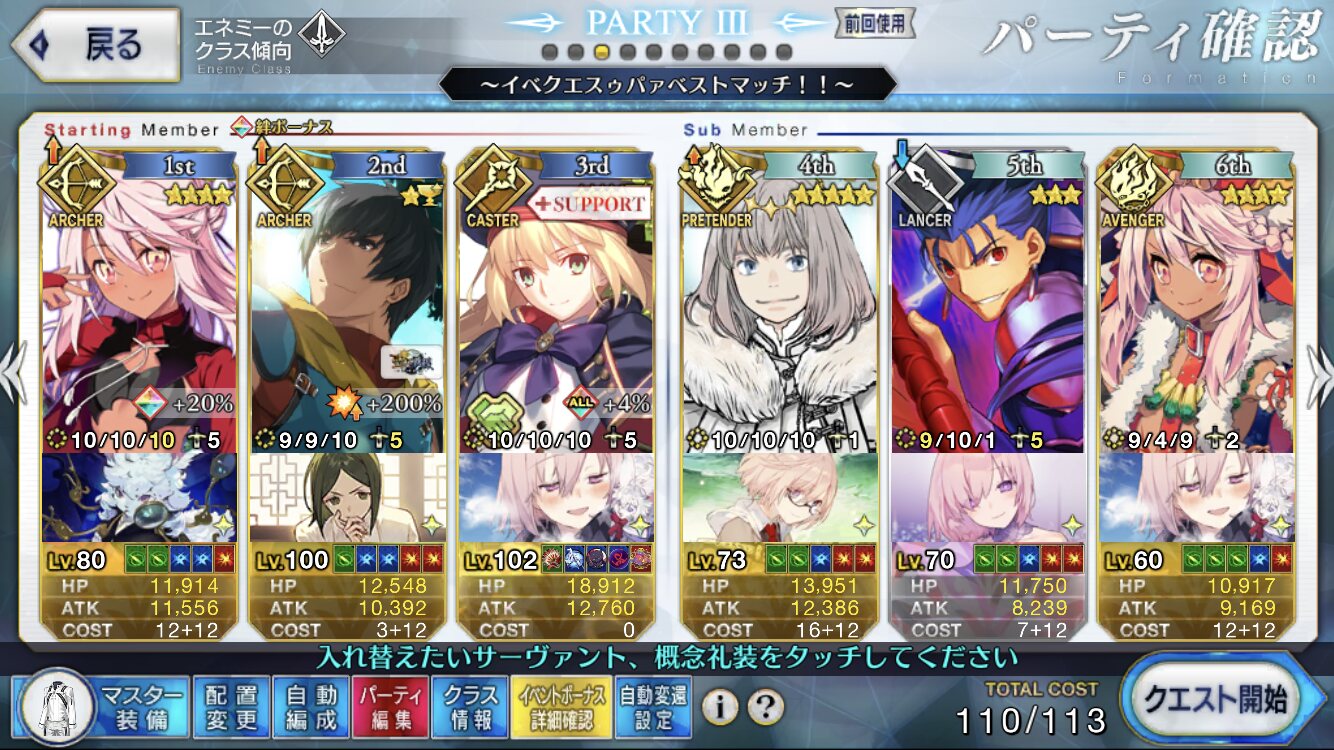Click the round info 'i' icon
This screenshot has height=750, width=1334.
[719, 707]
